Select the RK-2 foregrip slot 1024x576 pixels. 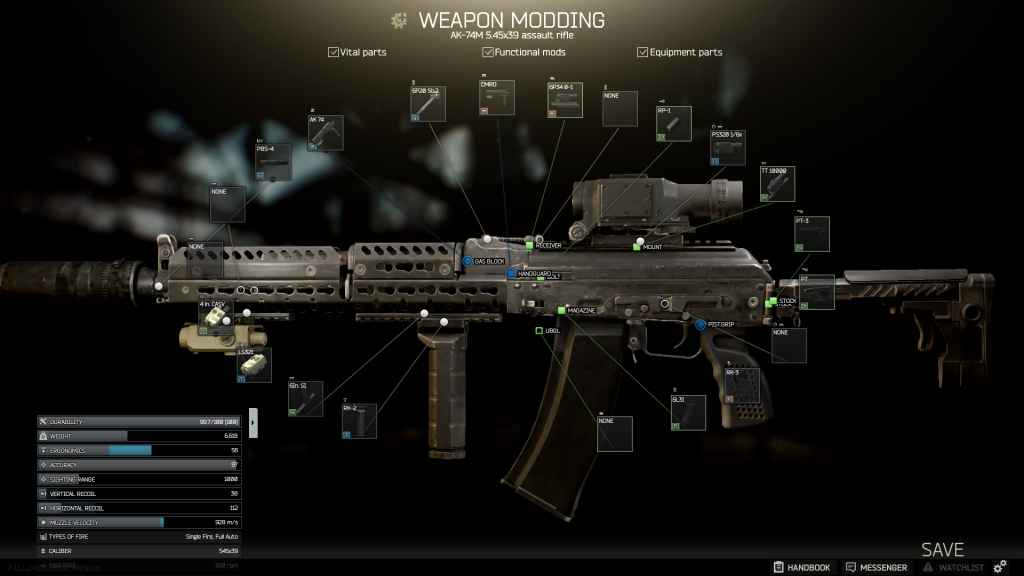[359, 421]
